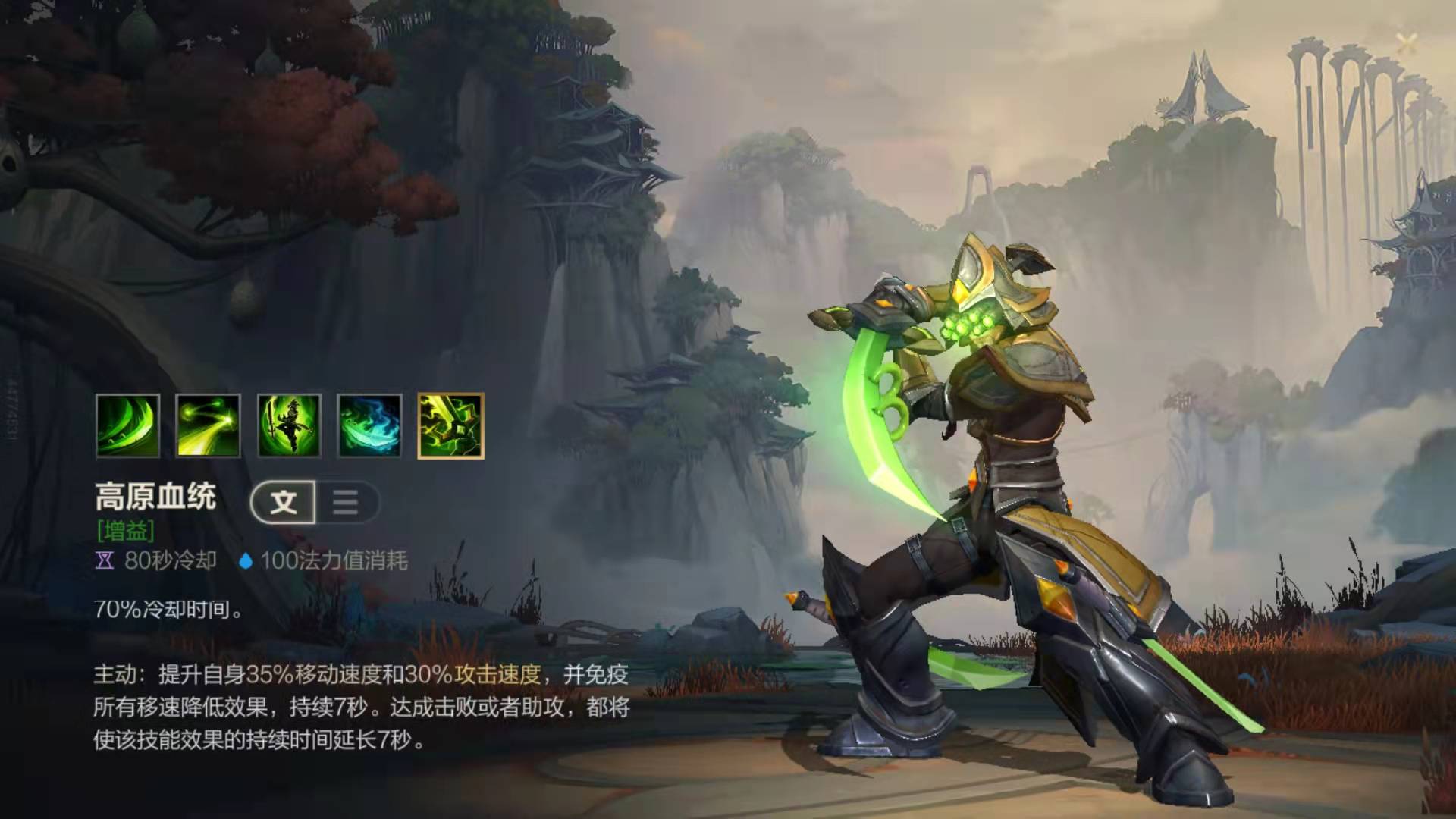Select the Double Strike passive icon
Viewport: 1456px width, 819px height.
(127, 425)
